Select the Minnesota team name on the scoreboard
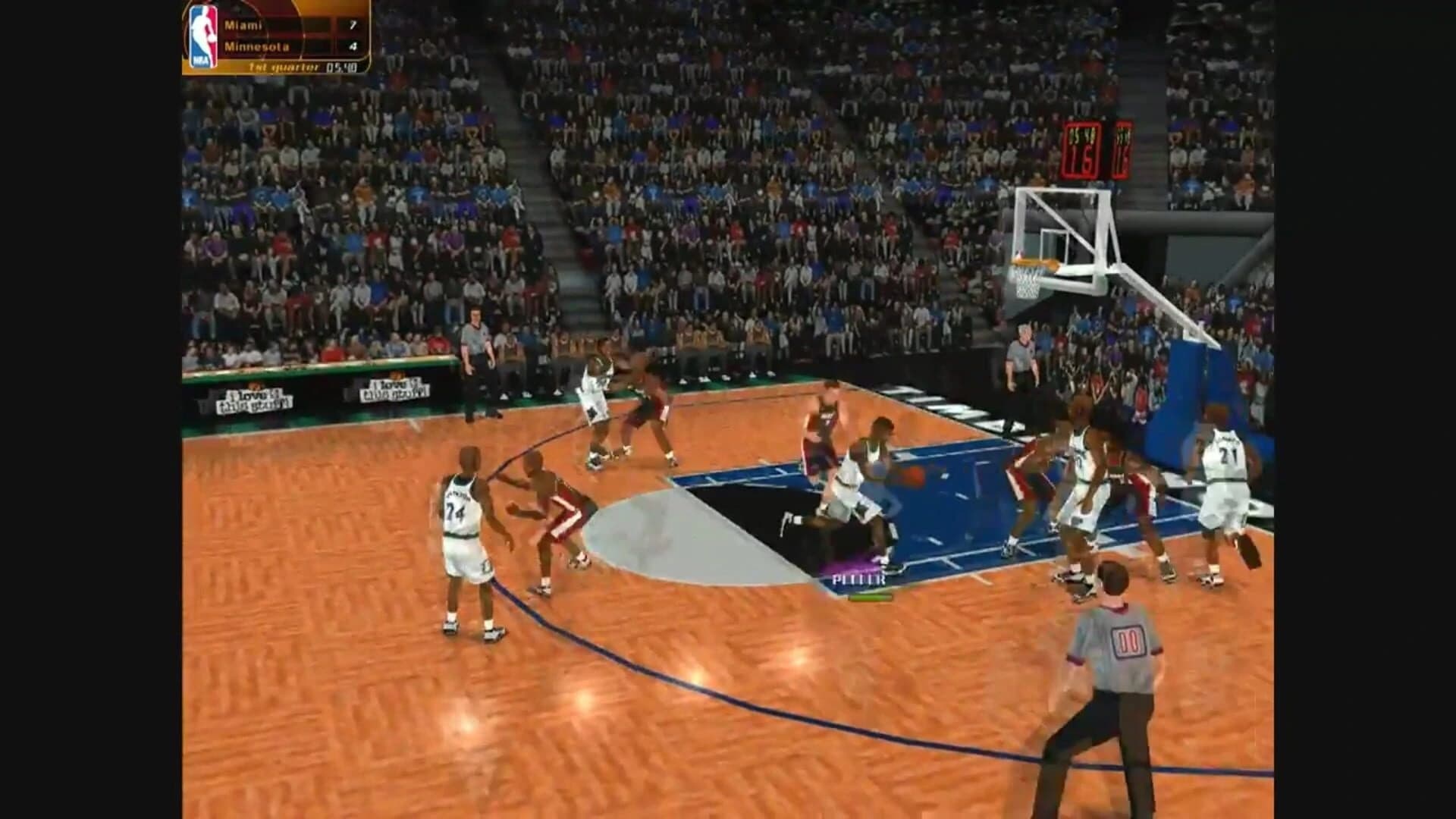Viewport: 1456px width, 819px height. pyautogui.click(x=254, y=47)
